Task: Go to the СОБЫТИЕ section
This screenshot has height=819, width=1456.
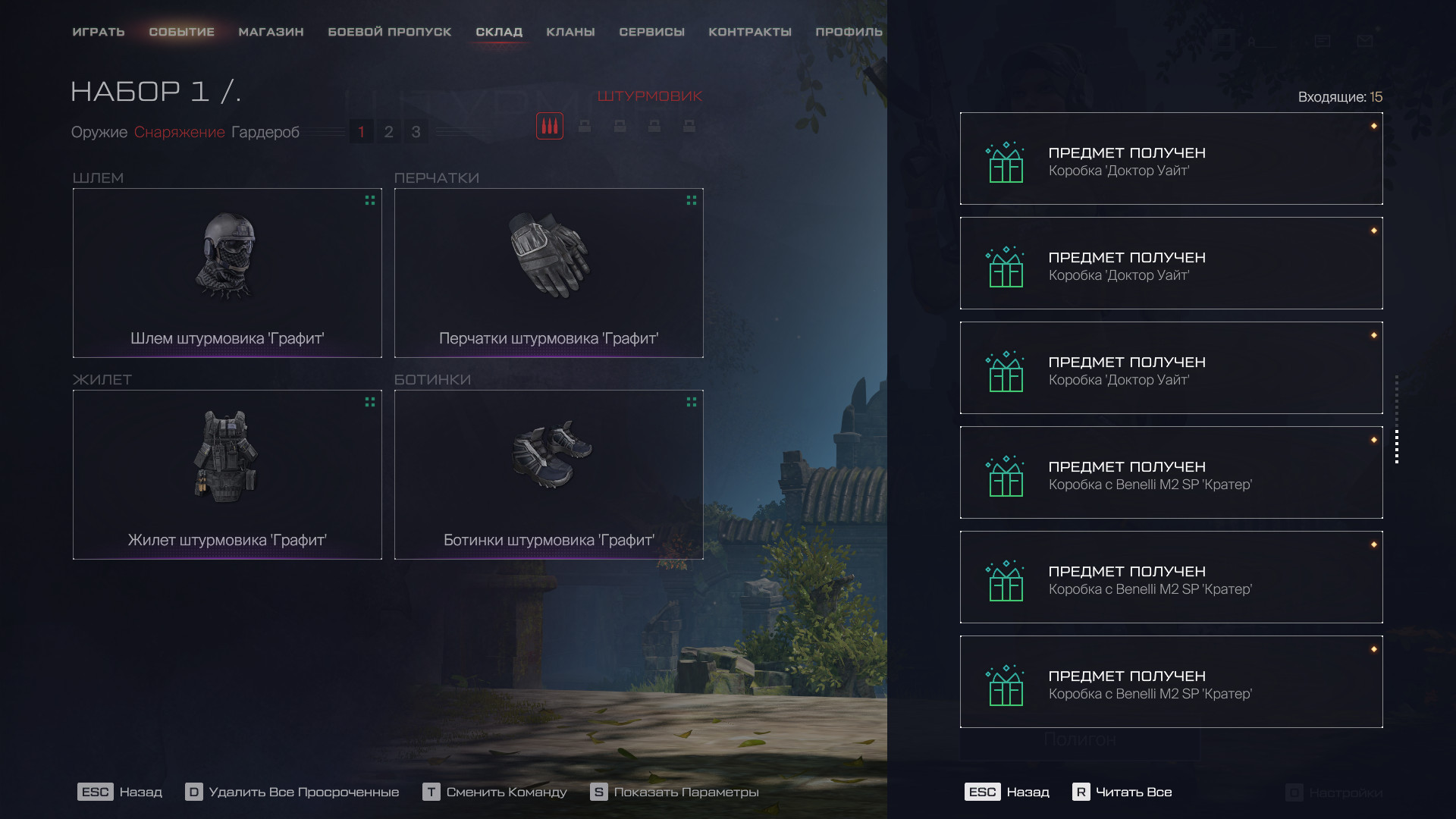Action: point(182,32)
